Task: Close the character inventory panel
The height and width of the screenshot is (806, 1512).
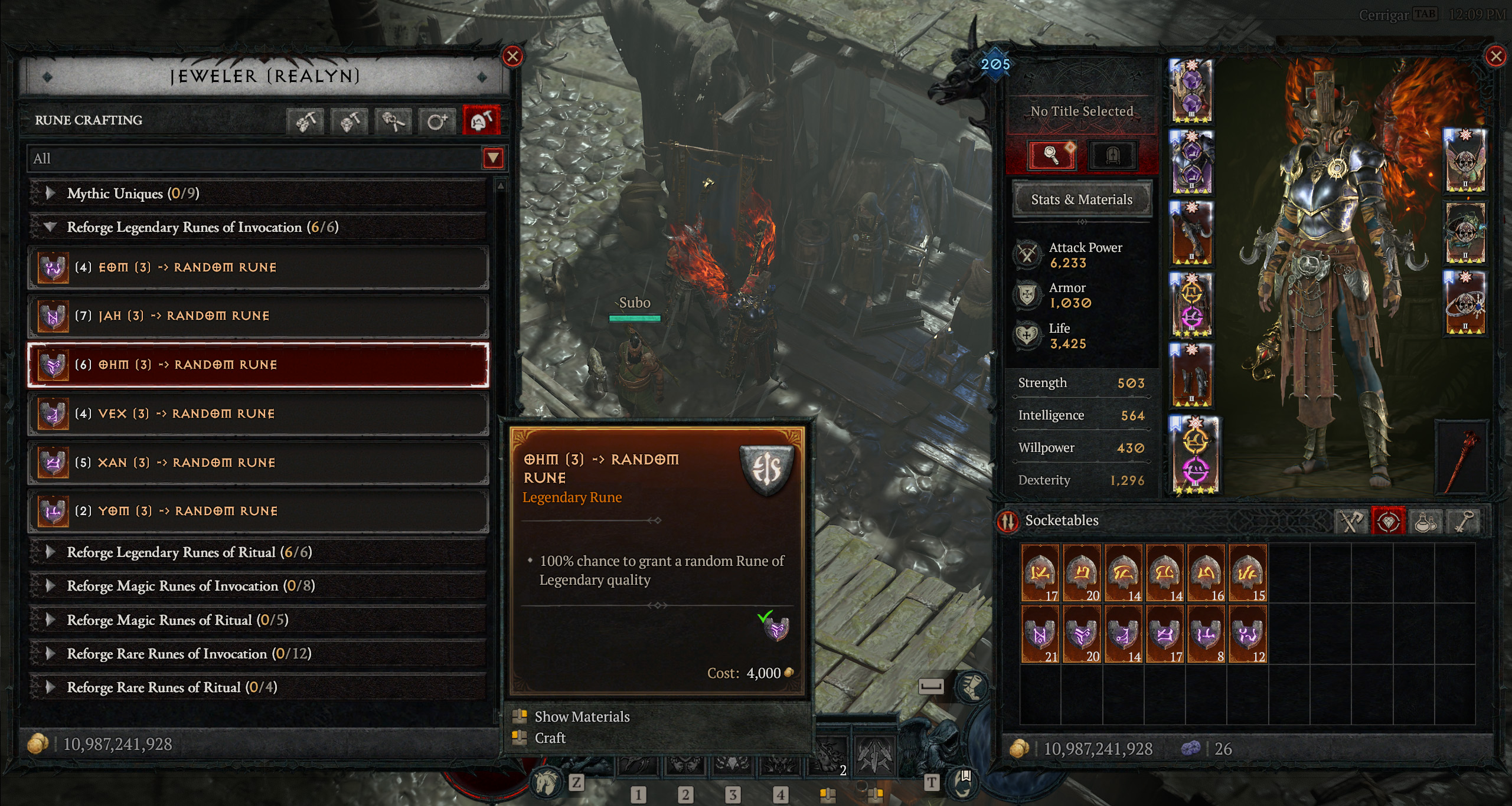Action: tap(1495, 57)
